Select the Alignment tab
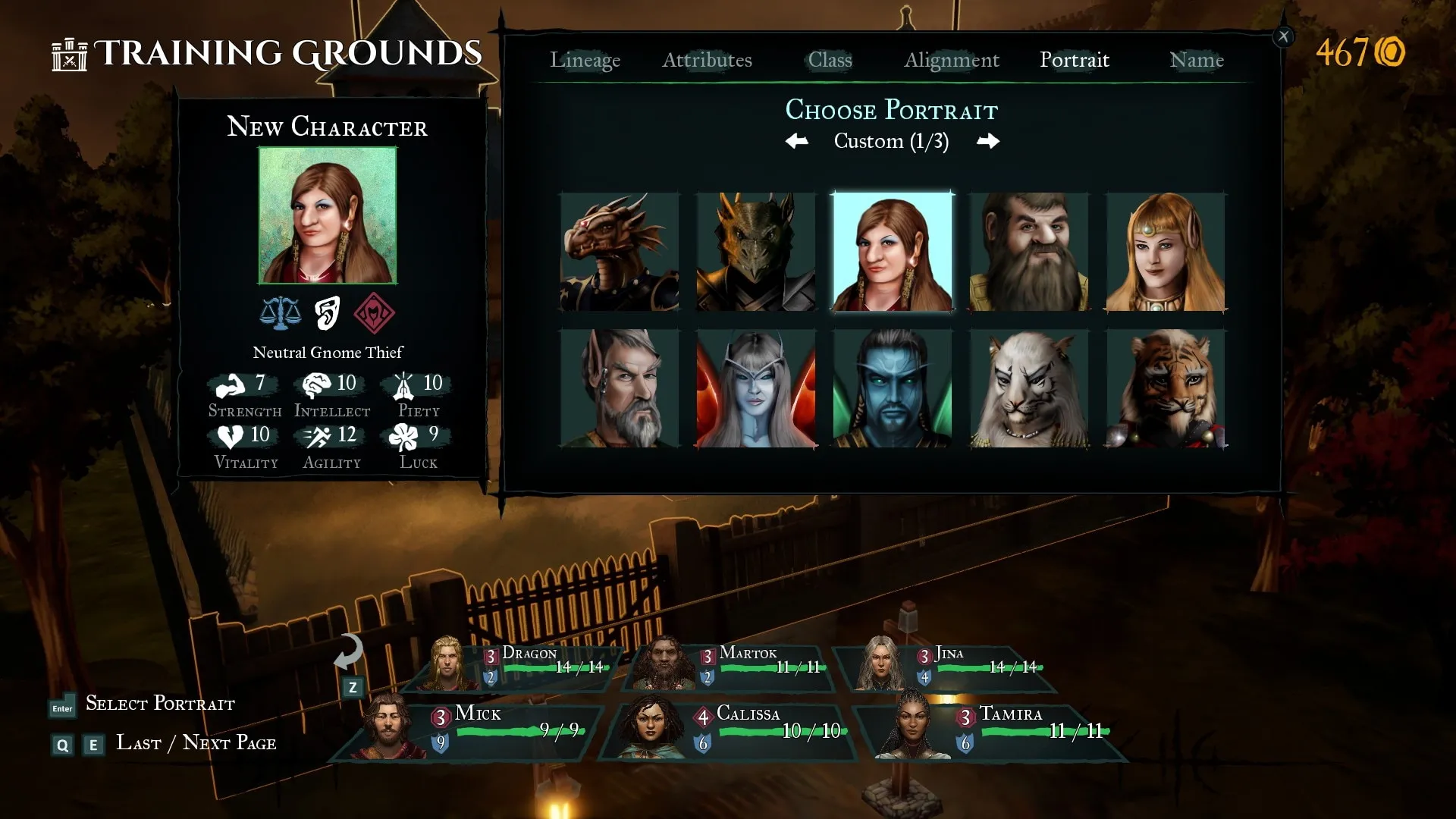Image resolution: width=1456 pixels, height=819 pixels. click(x=951, y=60)
